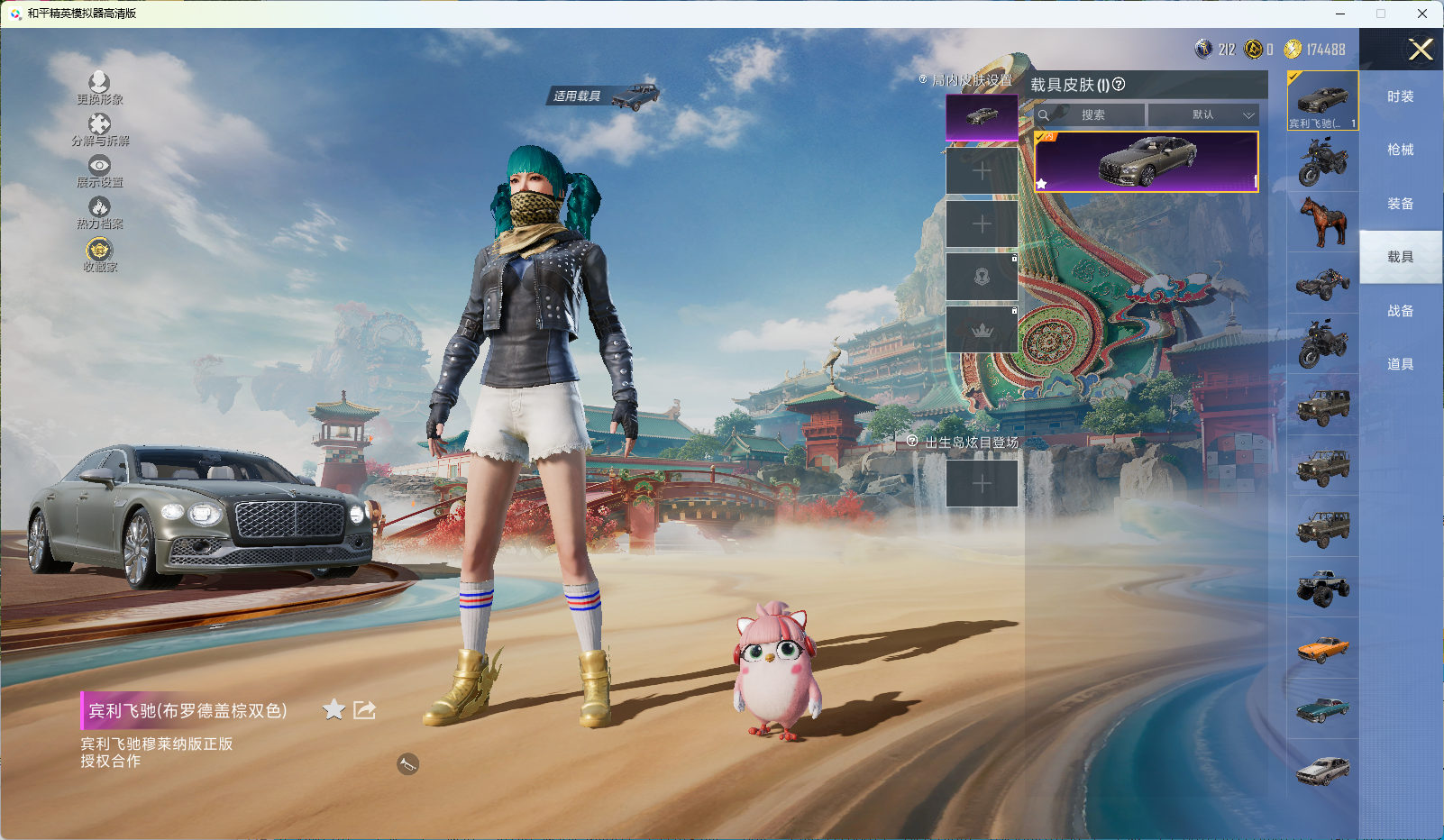The width and height of the screenshot is (1444, 840).
Task: Open the 更换形象 appearance option
Action: click(x=99, y=88)
